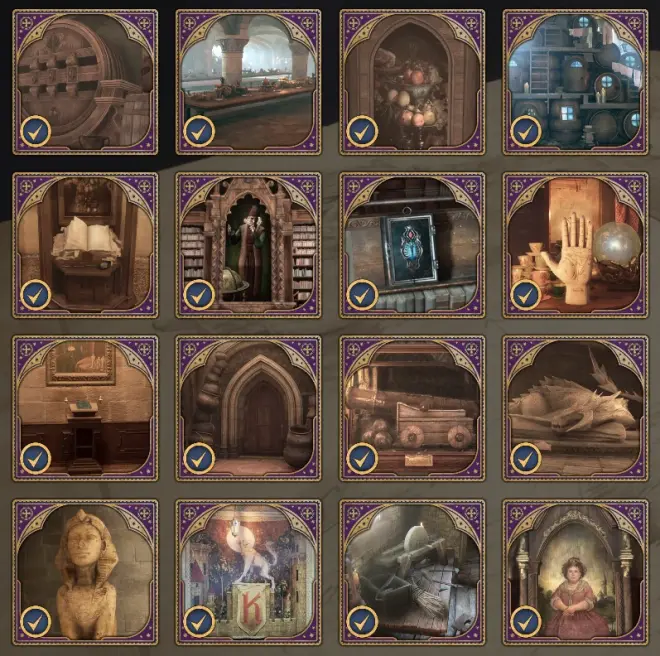Select the lady in pink dress portrait card

coord(575,571)
